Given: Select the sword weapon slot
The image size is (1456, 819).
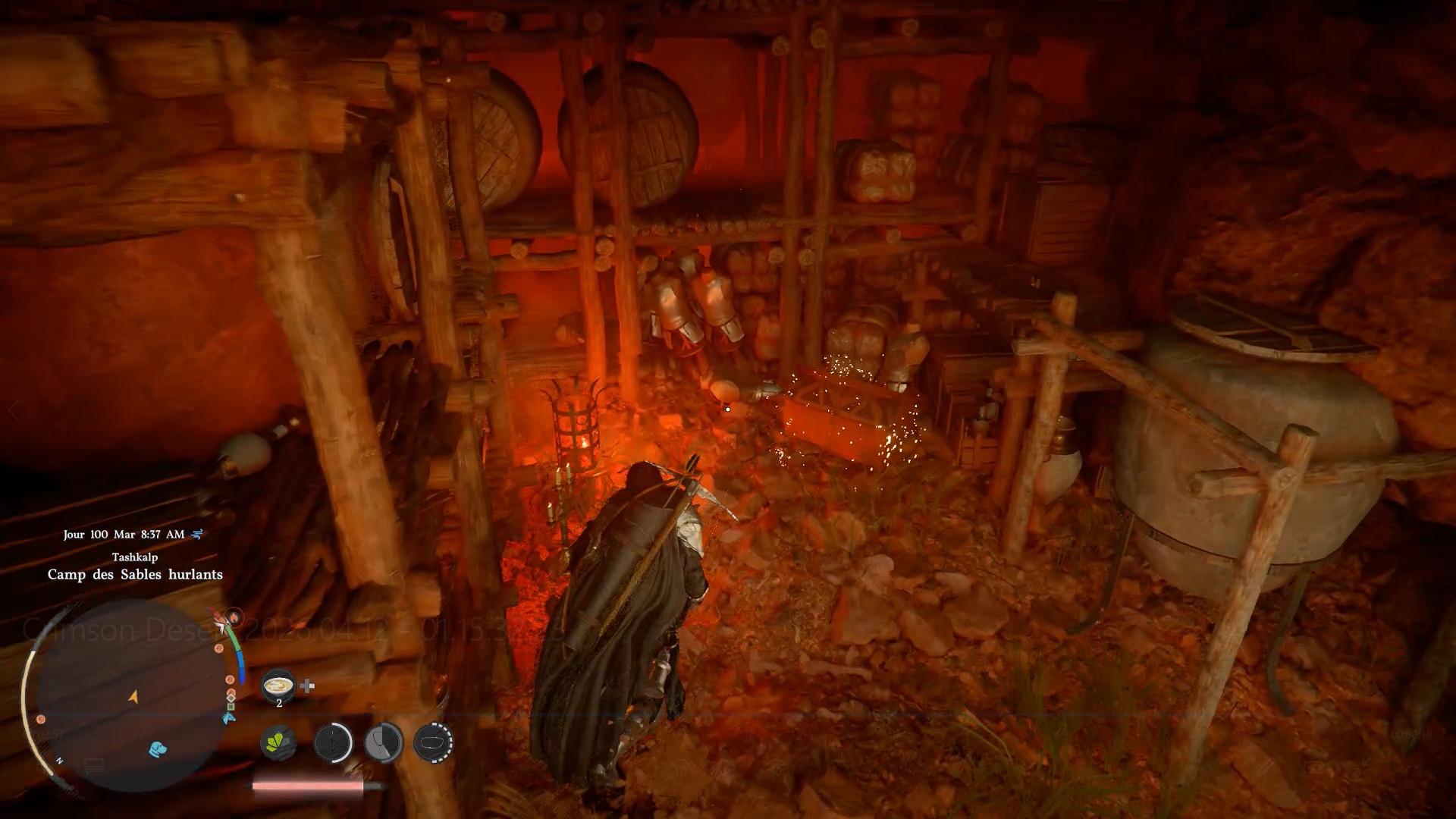Looking at the screenshot, I should tap(333, 742).
